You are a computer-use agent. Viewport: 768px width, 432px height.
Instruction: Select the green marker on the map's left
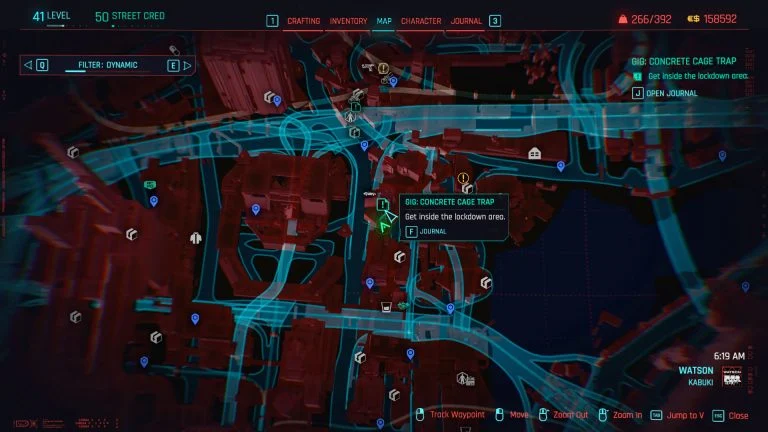[x=150, y=185]
